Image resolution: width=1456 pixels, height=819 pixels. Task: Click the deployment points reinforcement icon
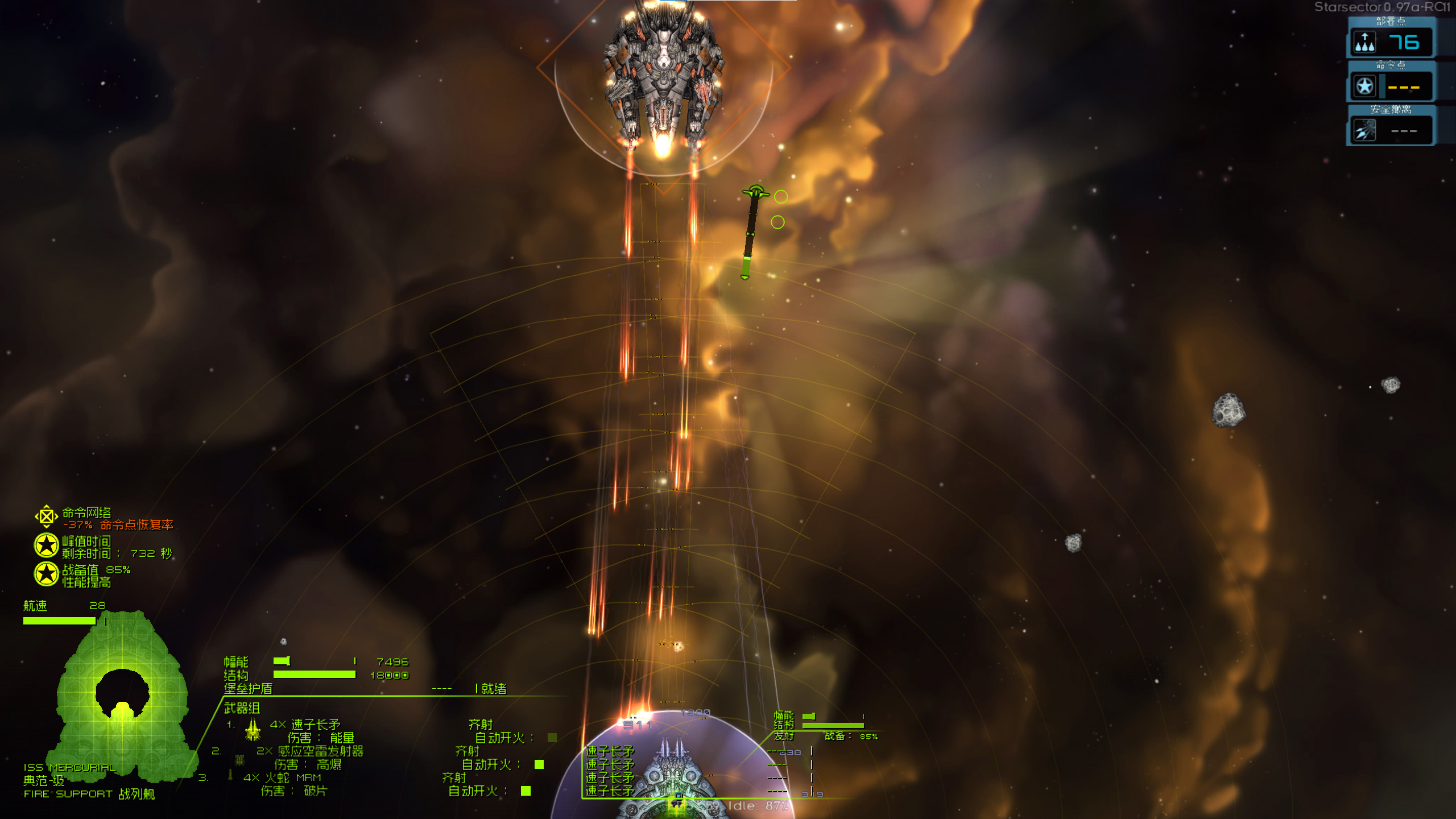pyautogui.click(x=1365, y=42)
